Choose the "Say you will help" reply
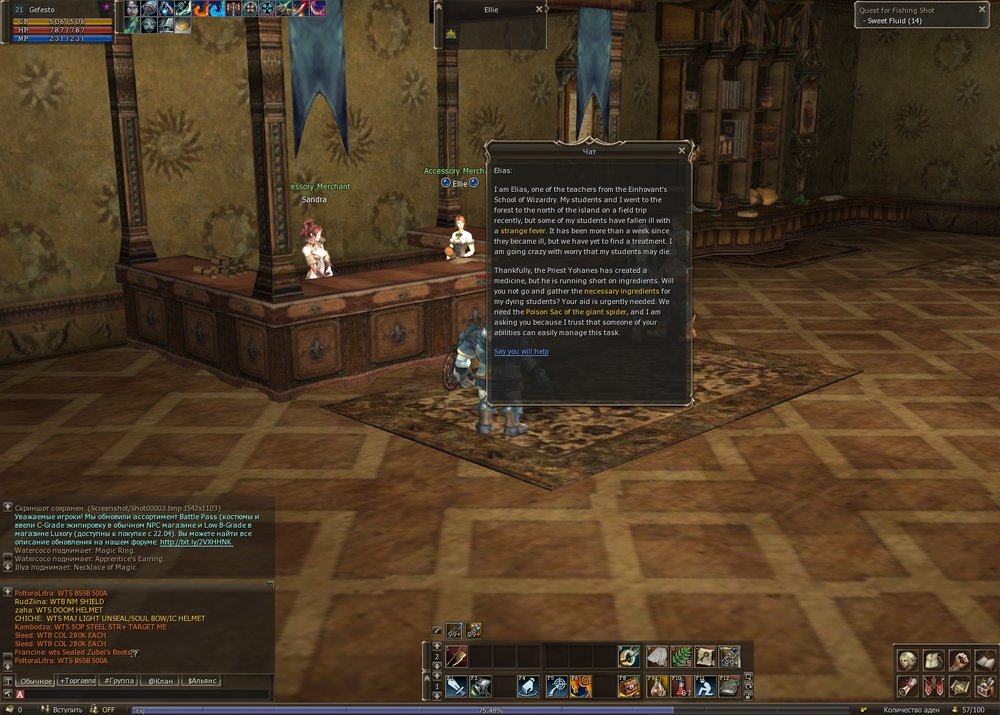Screen dimensions: 1000x715 [521, 352]
